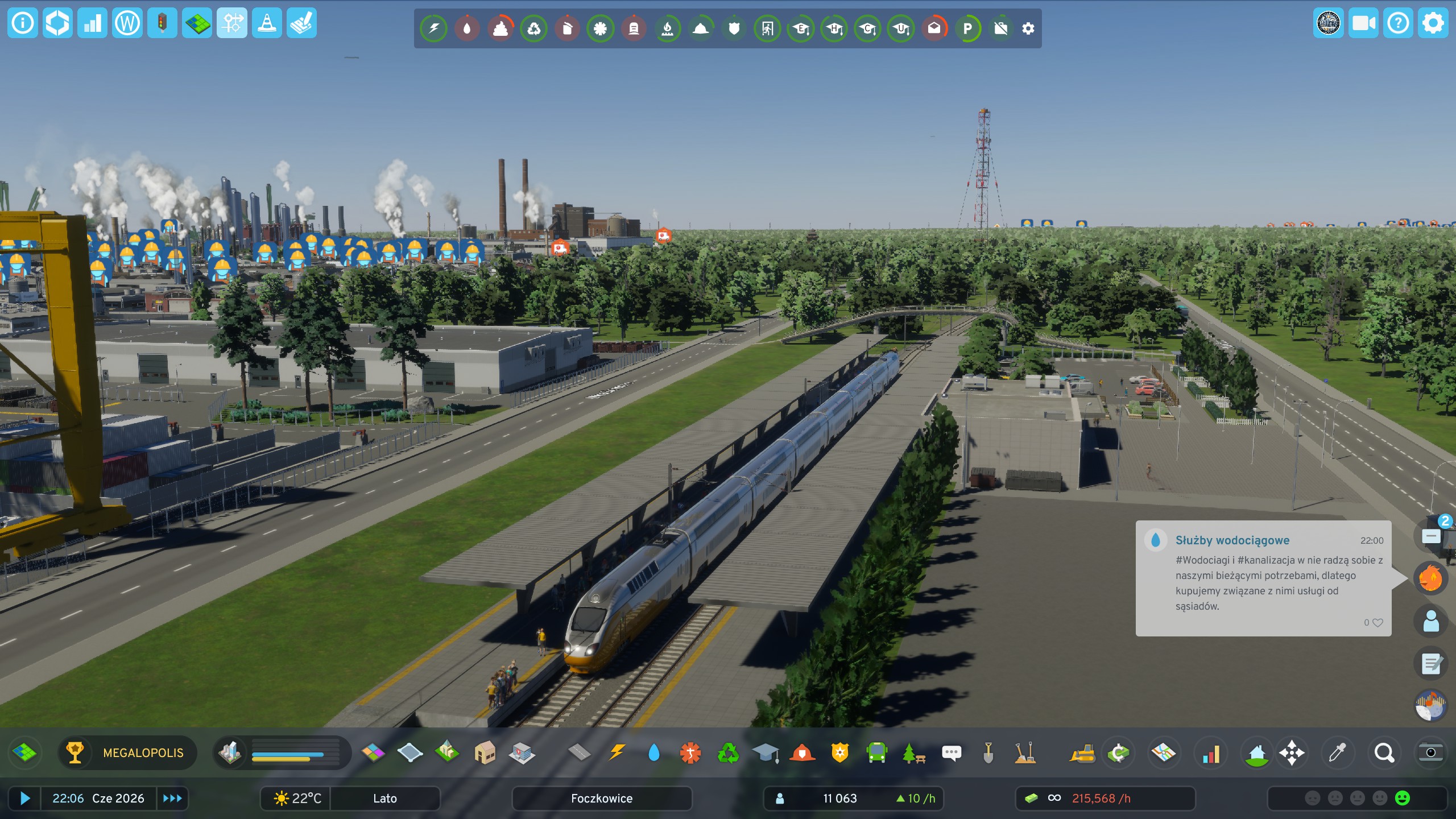Open the Transportation menu
Viewport: 1456px width, 819px height.
[x=876, y=752]
